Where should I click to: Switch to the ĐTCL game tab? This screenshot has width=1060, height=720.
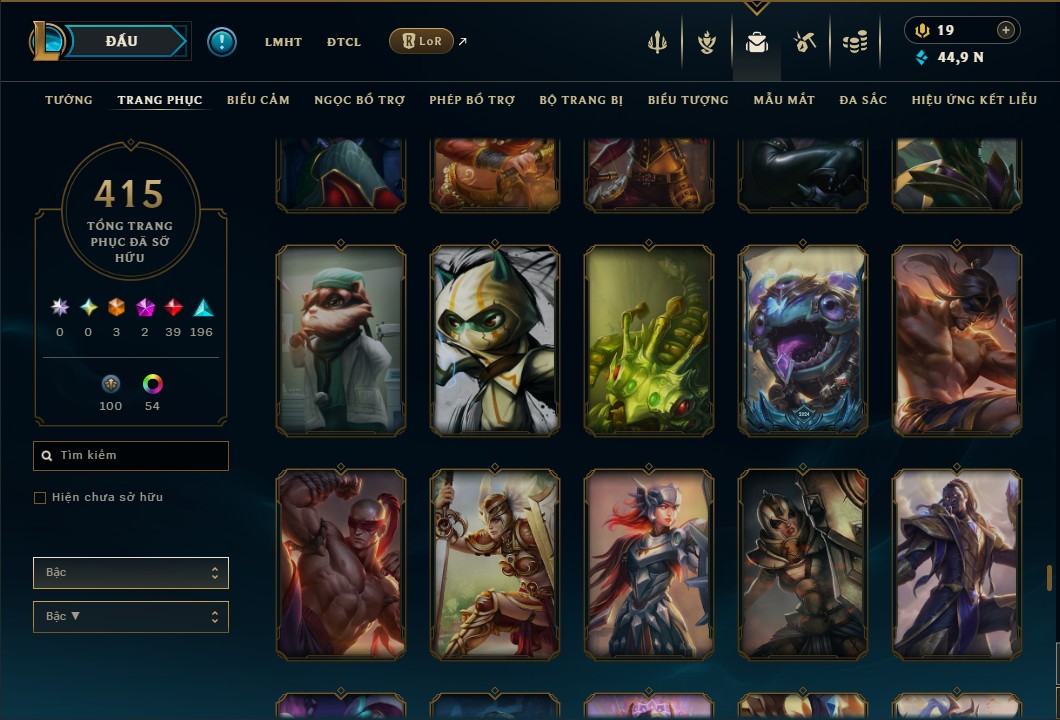click(344, 42)
